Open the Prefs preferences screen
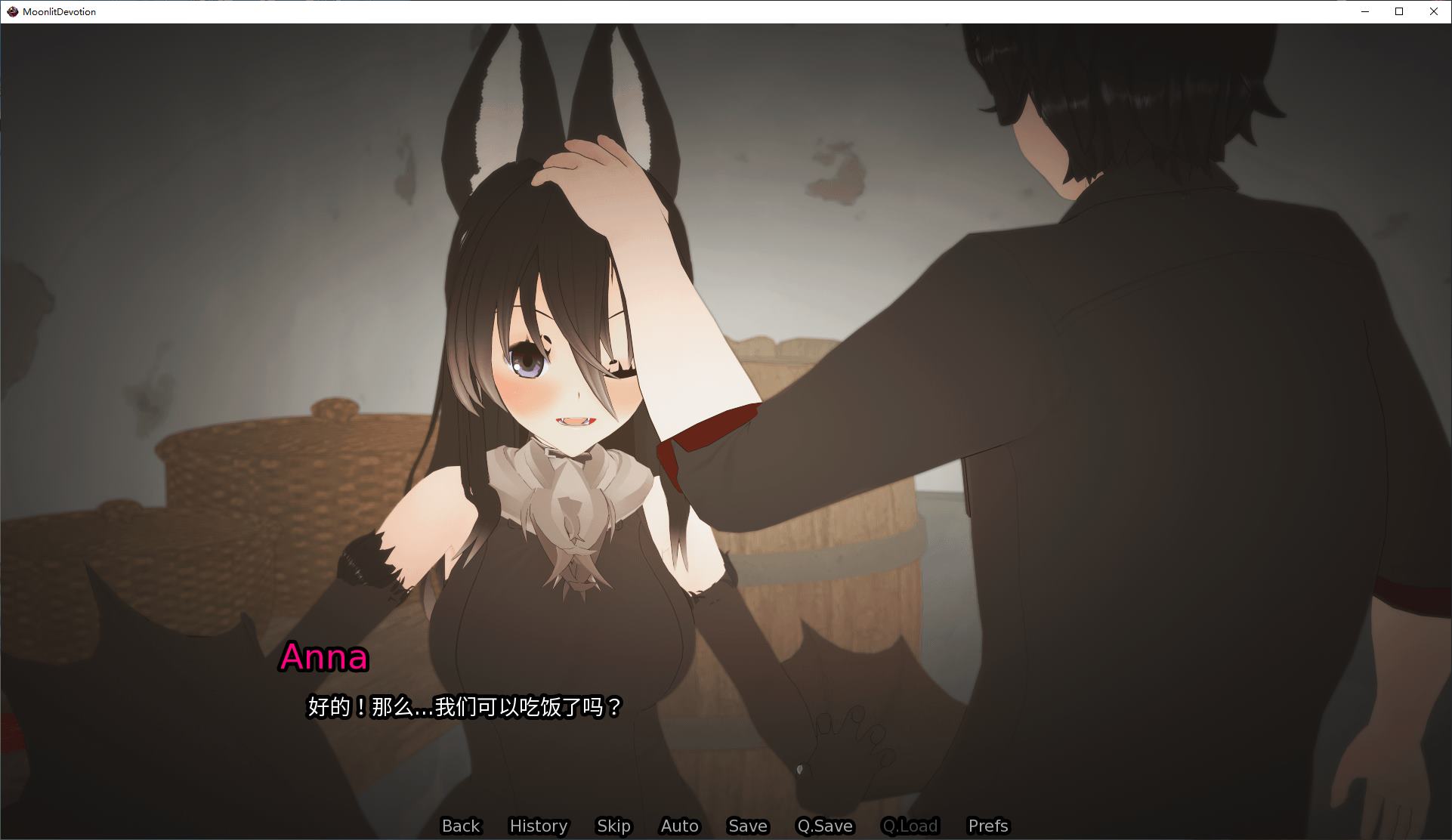Screen dimensions: 1452x840 coord(987,826)
